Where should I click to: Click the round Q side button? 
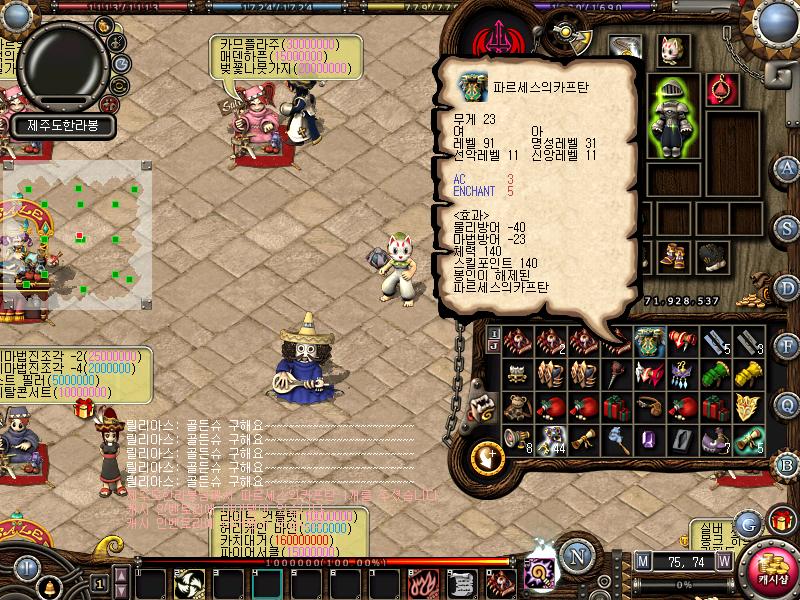tap(787, 404)
